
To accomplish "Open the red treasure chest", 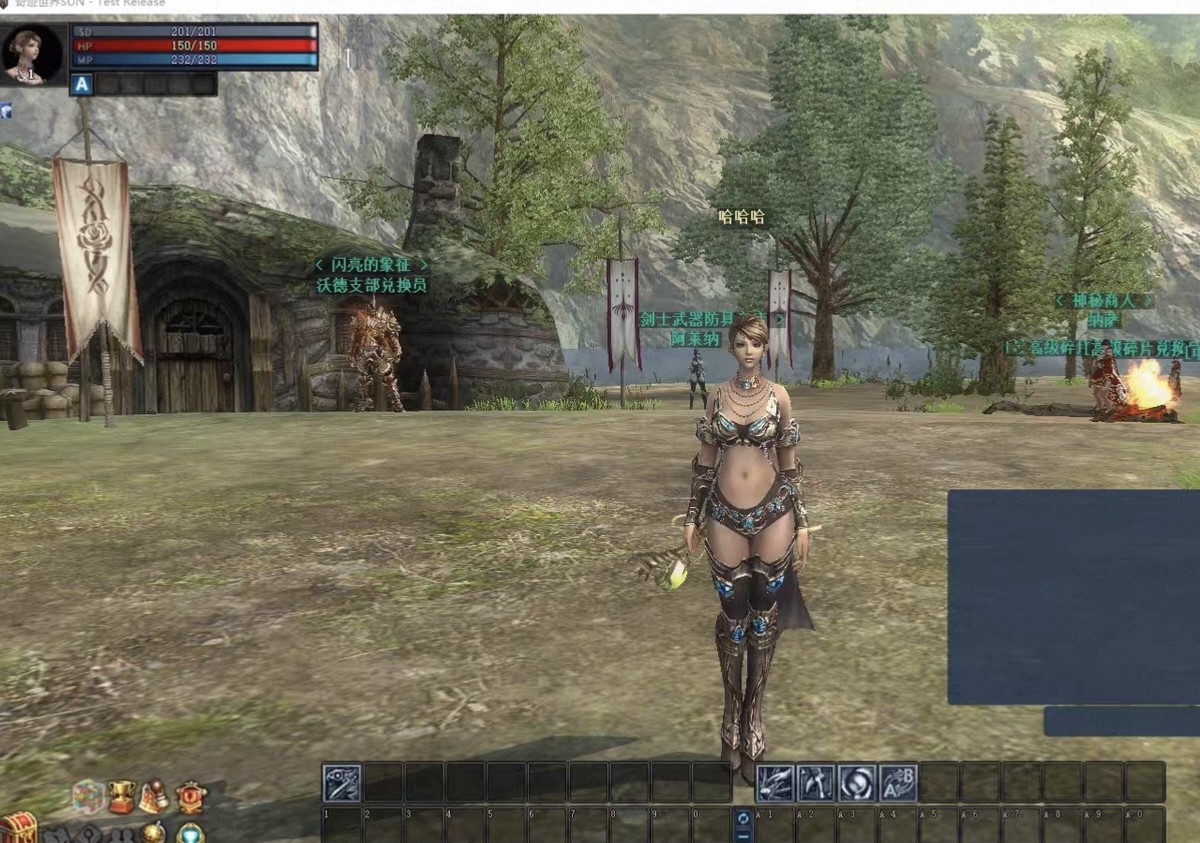I will [17, 829].
